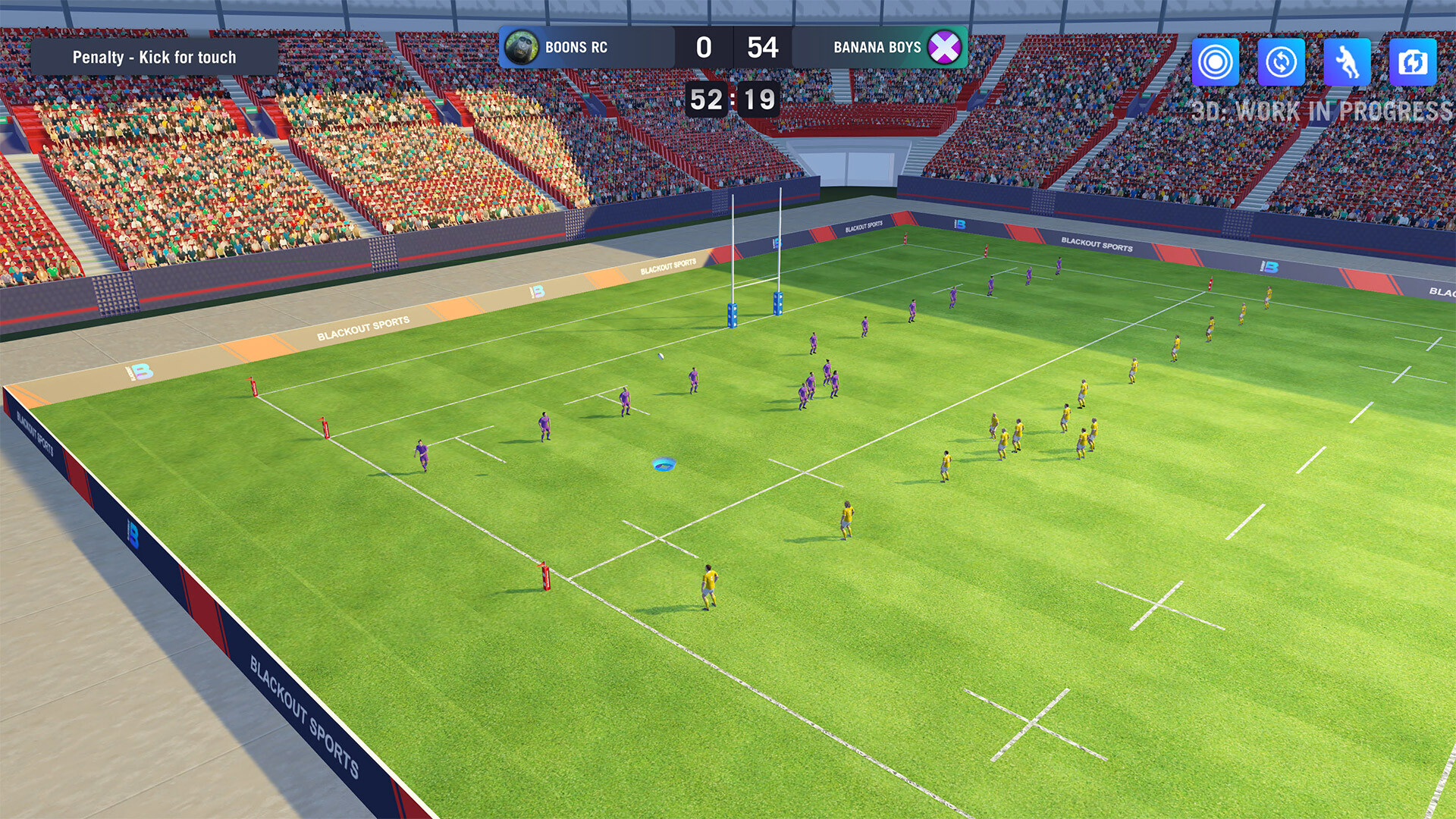
Task: Click the Boons RC monkey team logo
Action: pos(522,47)
